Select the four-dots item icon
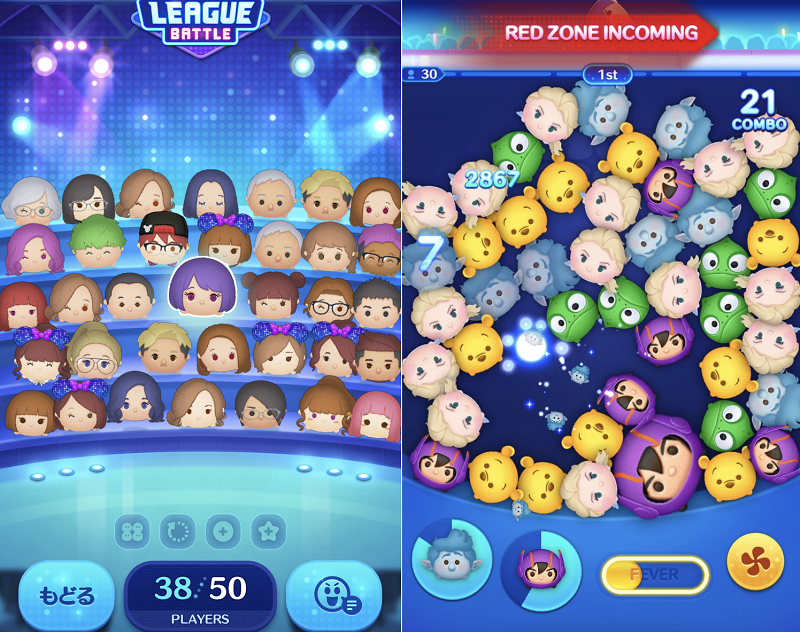This screenshot has width=800, height=632. click(x=133, y=531)
